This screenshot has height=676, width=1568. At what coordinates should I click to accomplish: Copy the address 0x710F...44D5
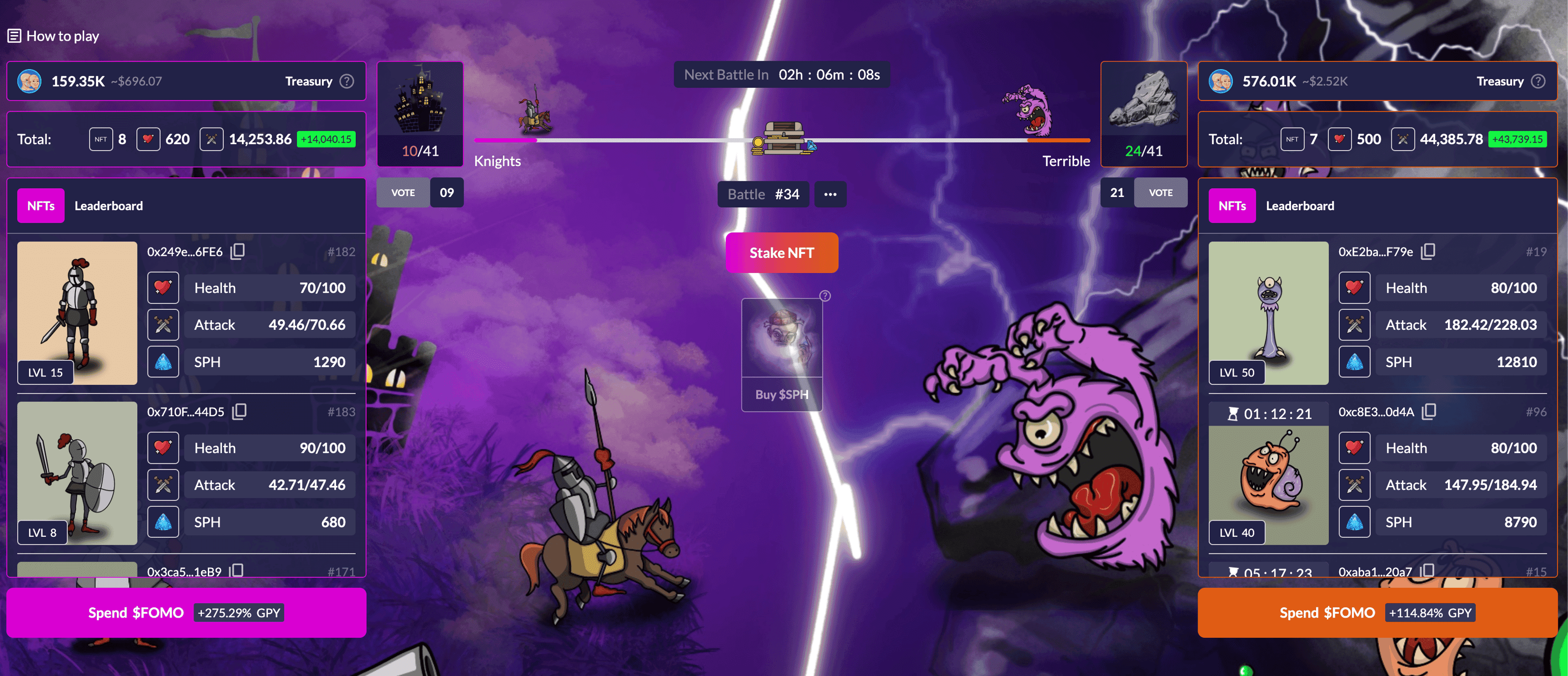coord(240,411)
